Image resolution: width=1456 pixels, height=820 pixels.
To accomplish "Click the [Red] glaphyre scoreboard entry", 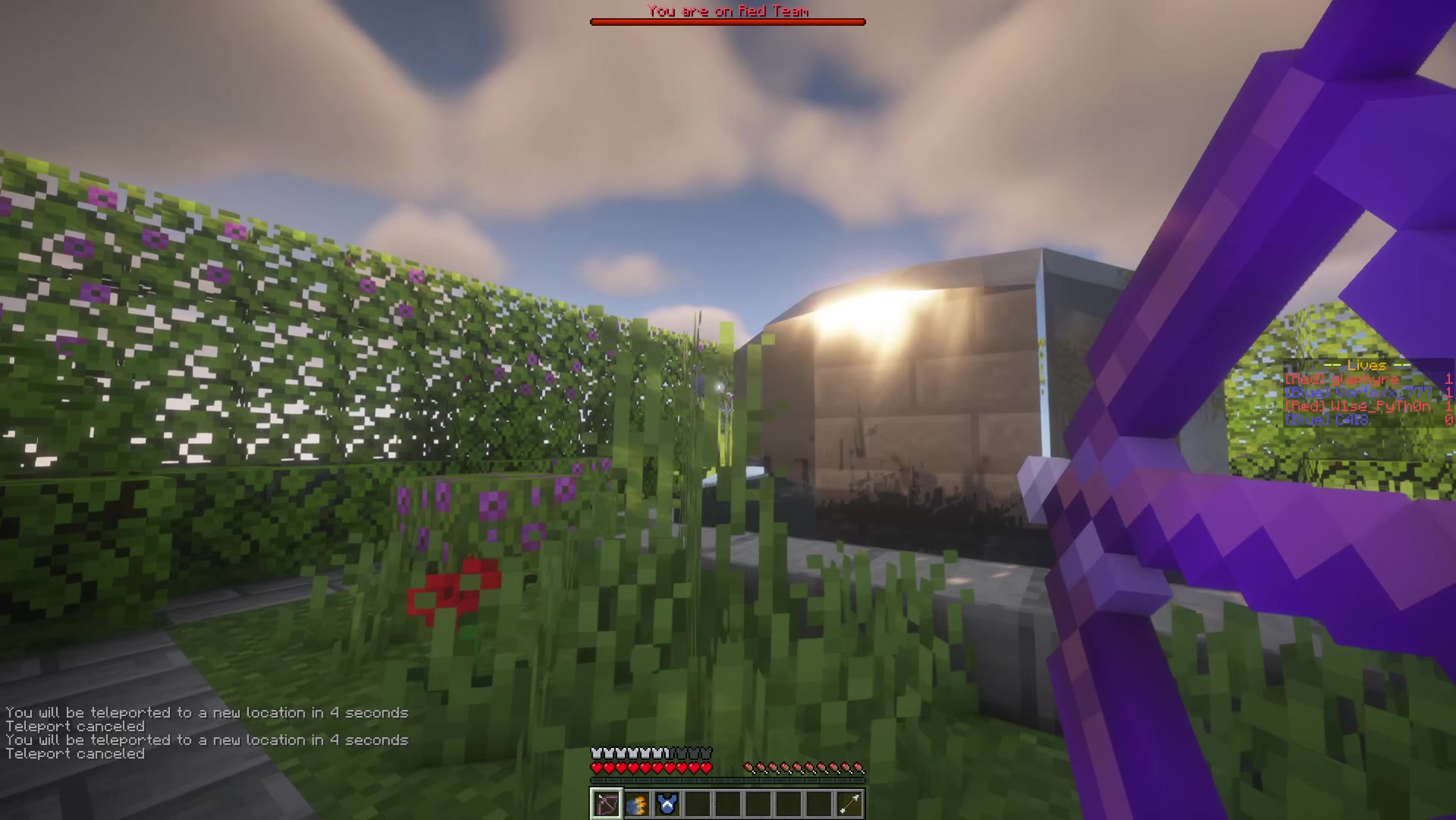I will [x=1340, y=379].
